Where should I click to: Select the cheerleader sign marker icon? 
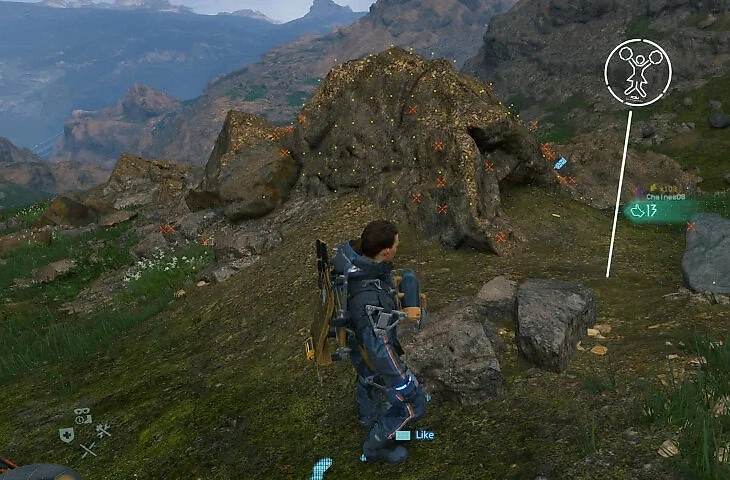[x=637, y=72]
